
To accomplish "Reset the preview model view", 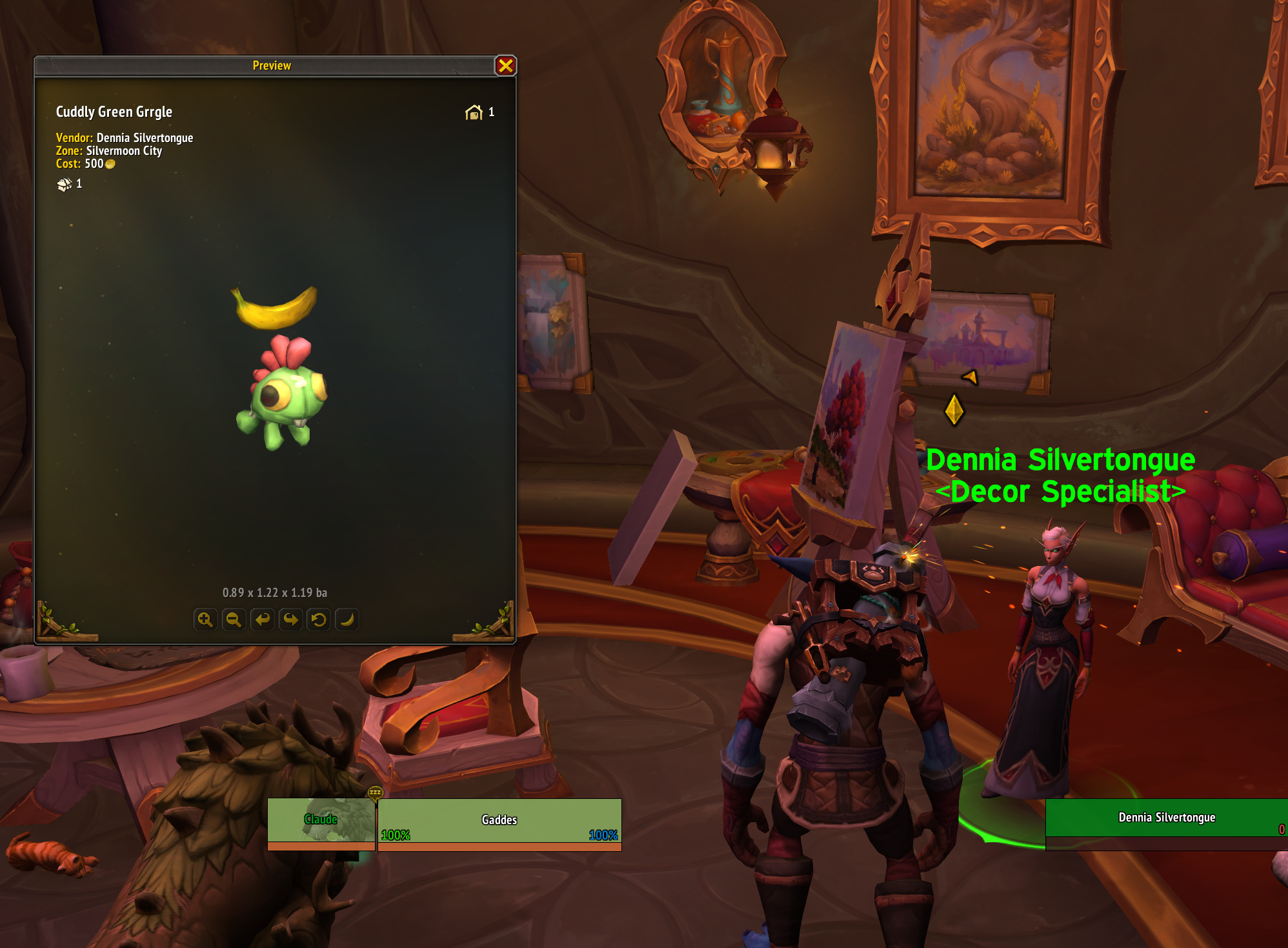I will pyautogui.click(x=319, y=620).
